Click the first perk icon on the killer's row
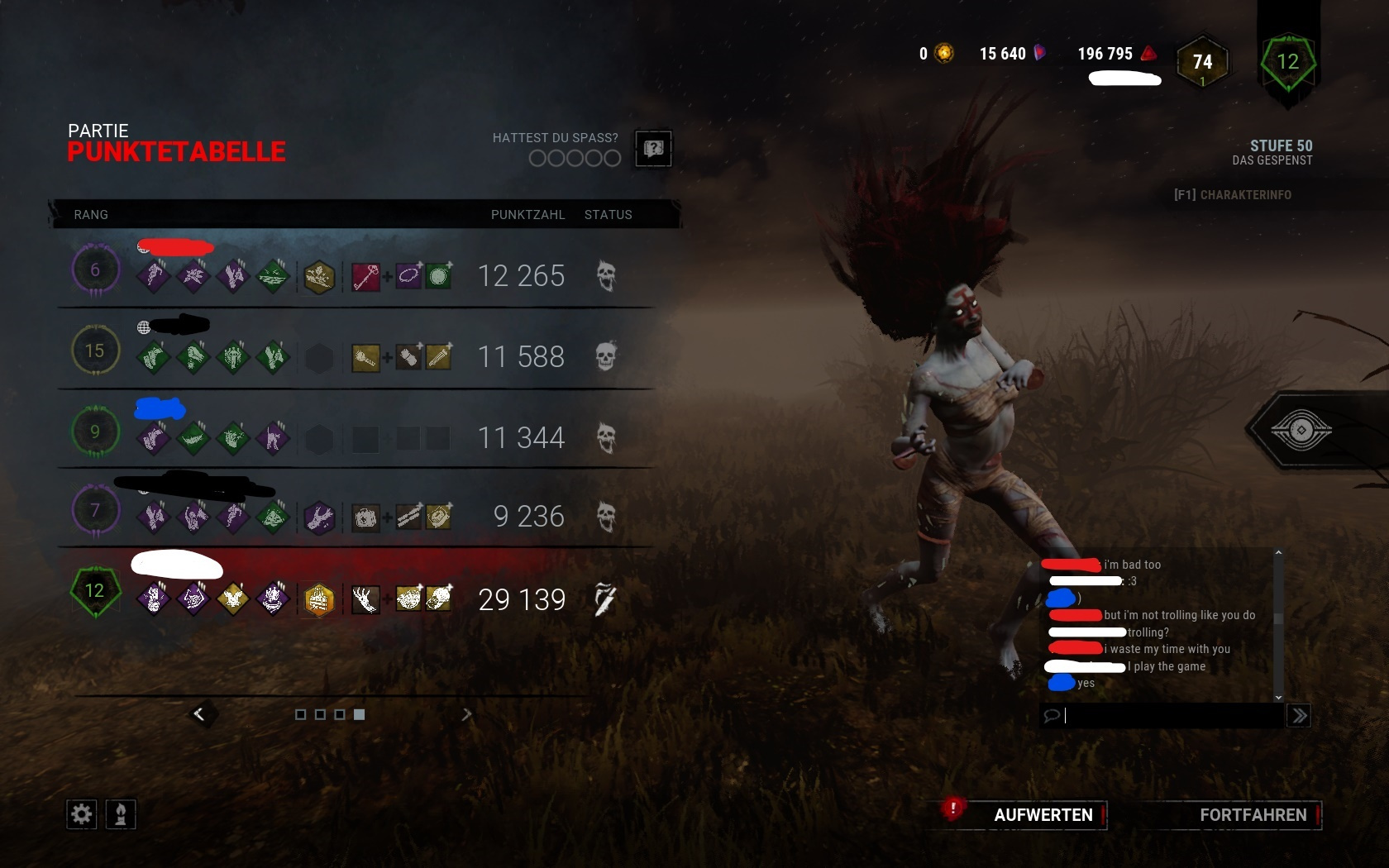1389x868 pixels. tap(152, 600)
